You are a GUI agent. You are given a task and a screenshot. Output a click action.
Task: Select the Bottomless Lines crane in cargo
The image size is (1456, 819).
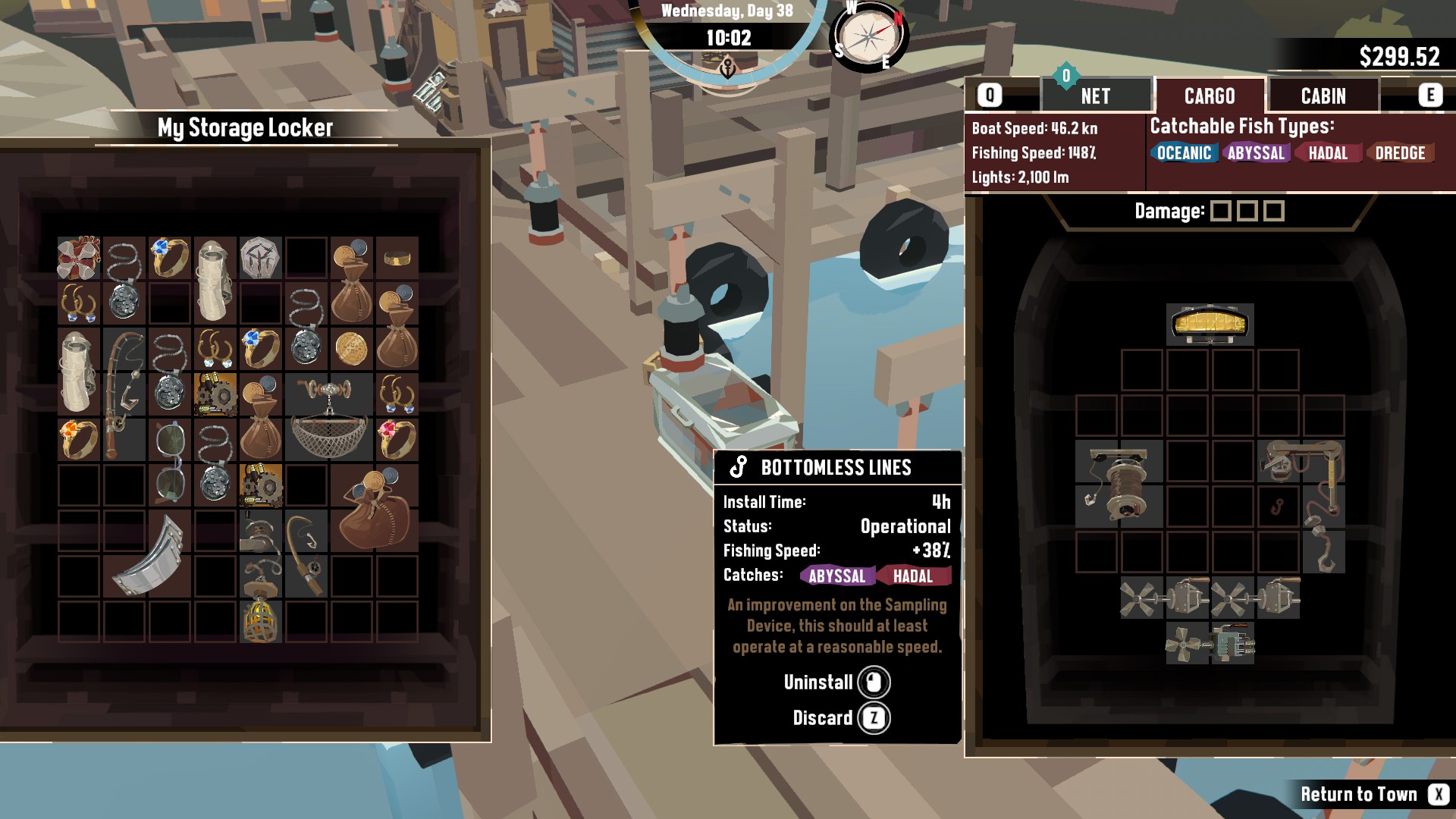[x=1301, y=485]
